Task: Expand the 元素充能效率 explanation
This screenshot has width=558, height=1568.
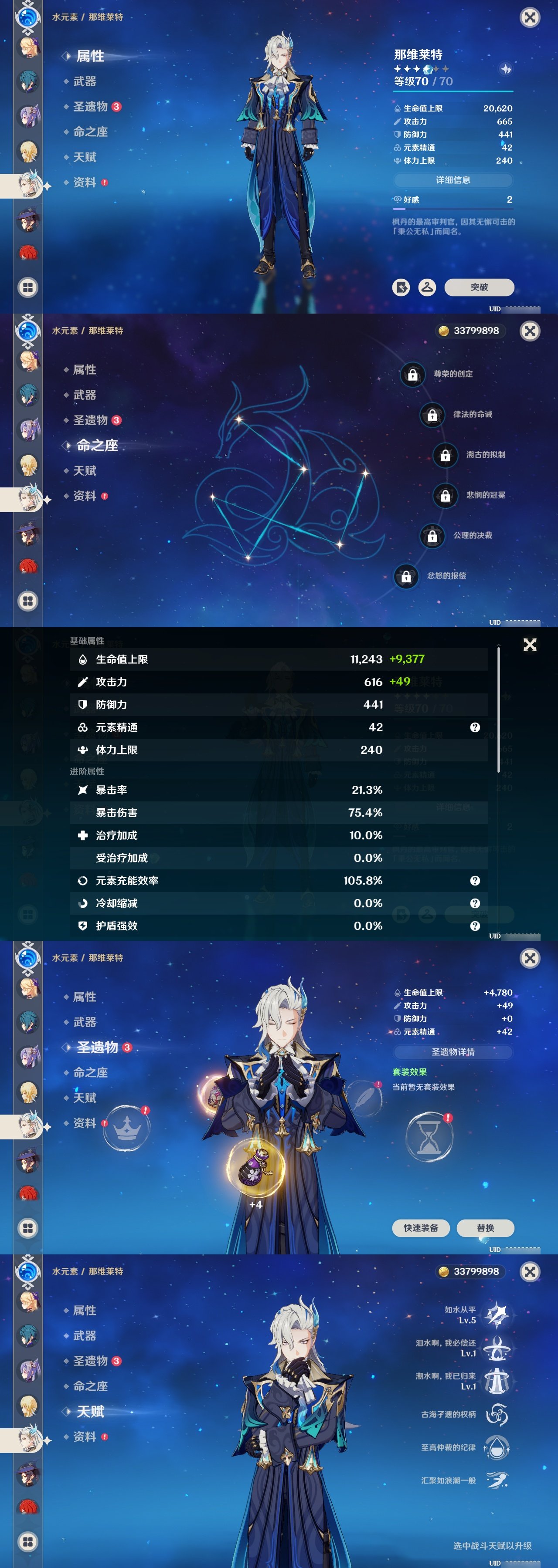Action: pos(475,881)
